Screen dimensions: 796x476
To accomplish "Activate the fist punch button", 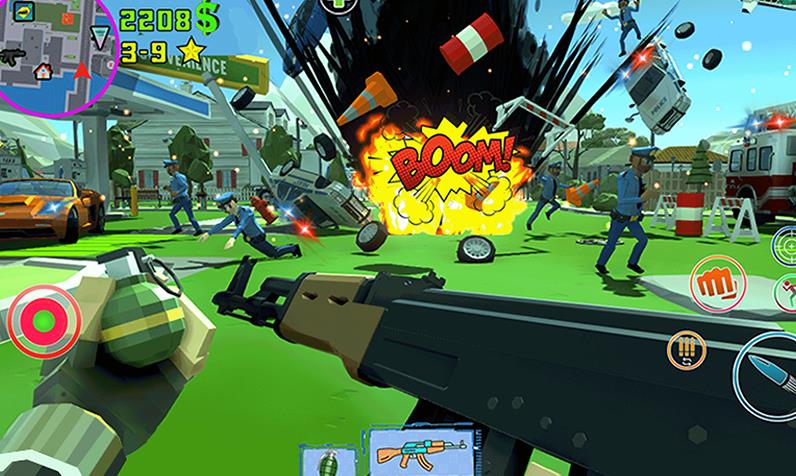I will [x=719, y=279].
